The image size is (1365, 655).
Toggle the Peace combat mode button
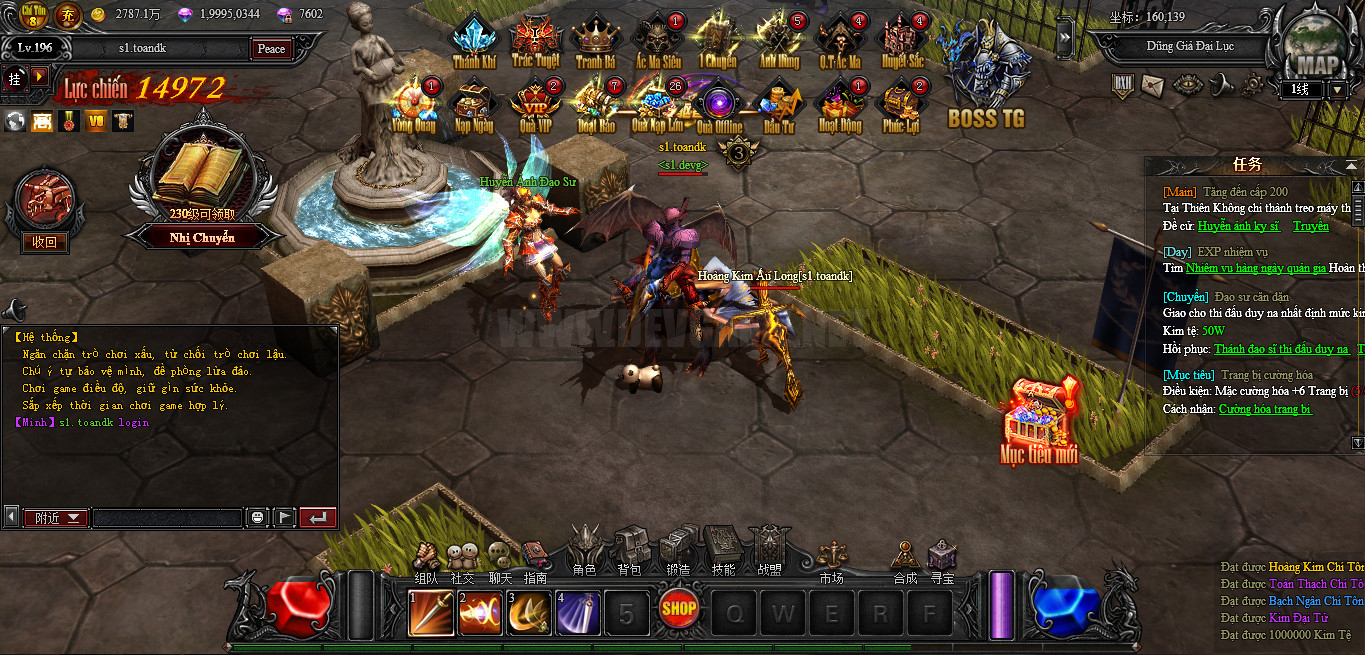point(271,49)
